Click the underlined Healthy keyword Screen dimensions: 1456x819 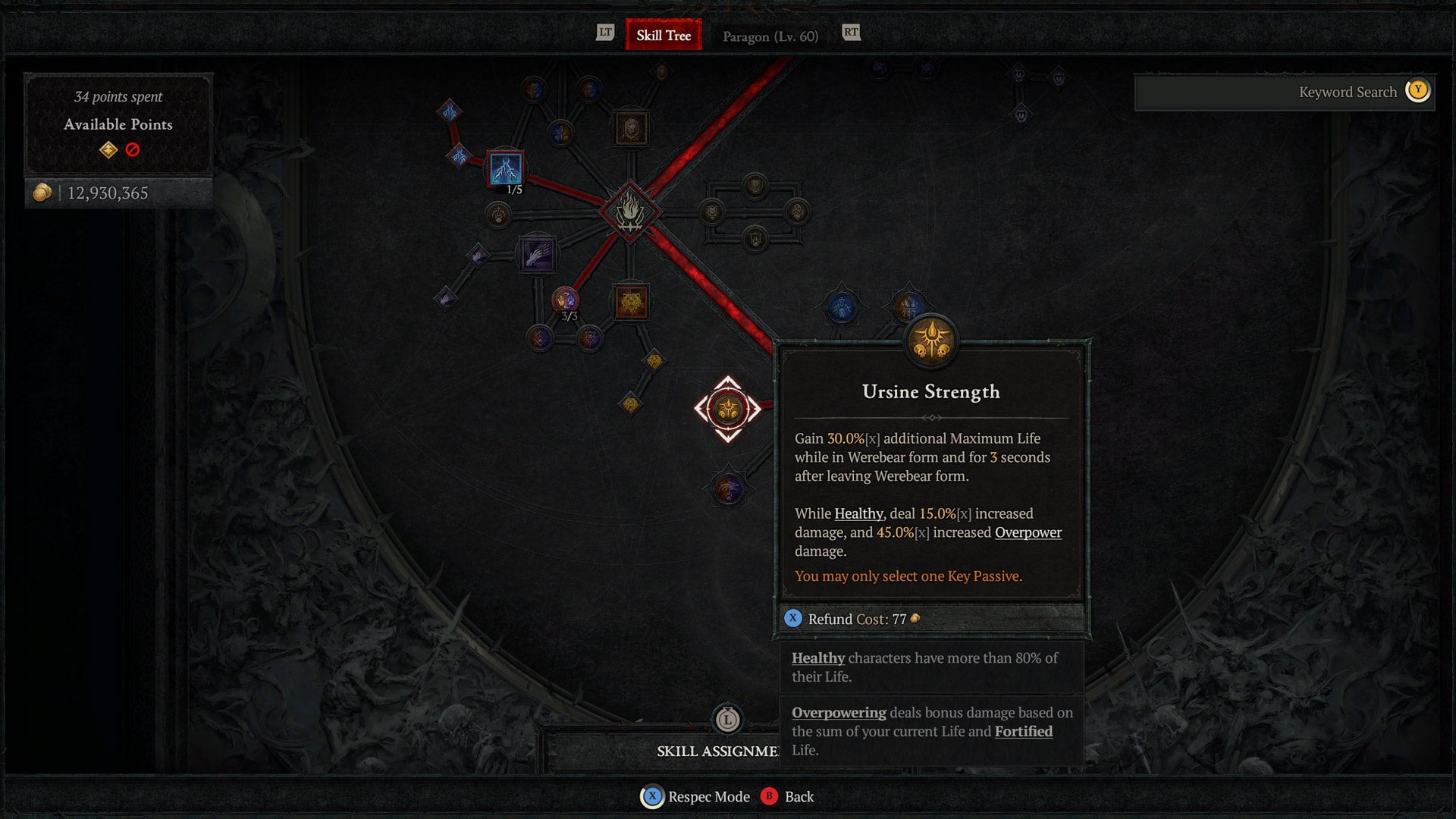[817, 658]
